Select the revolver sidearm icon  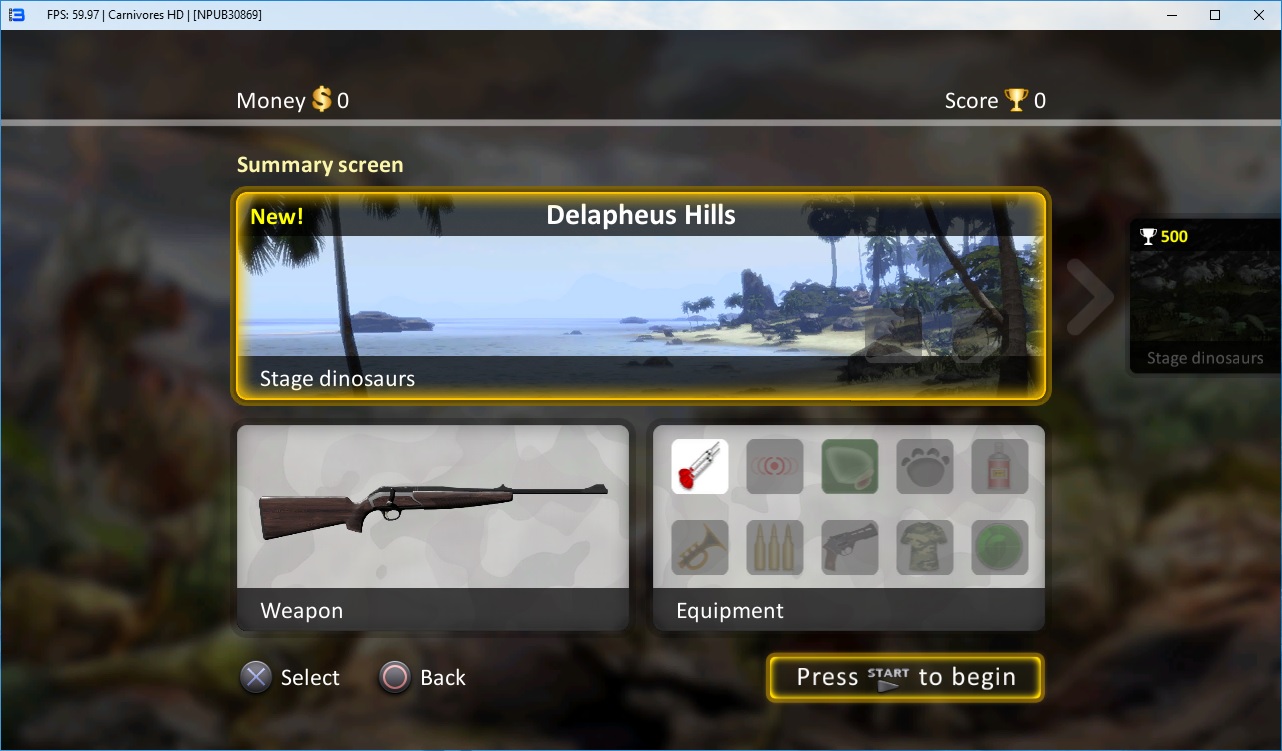[x=850, y=547]
